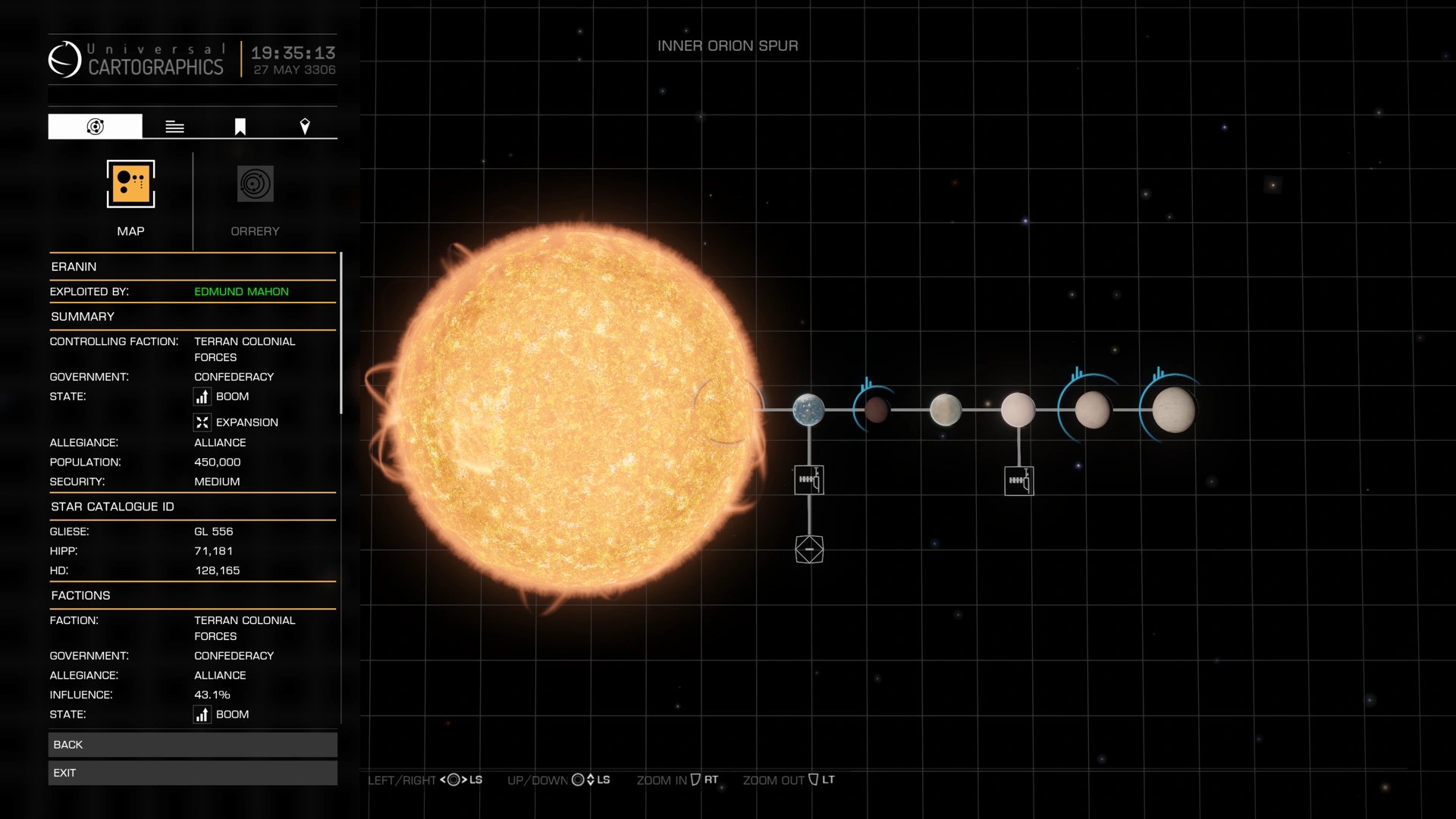Click the outpost station icon below the blue planet

tap(809, 480)
